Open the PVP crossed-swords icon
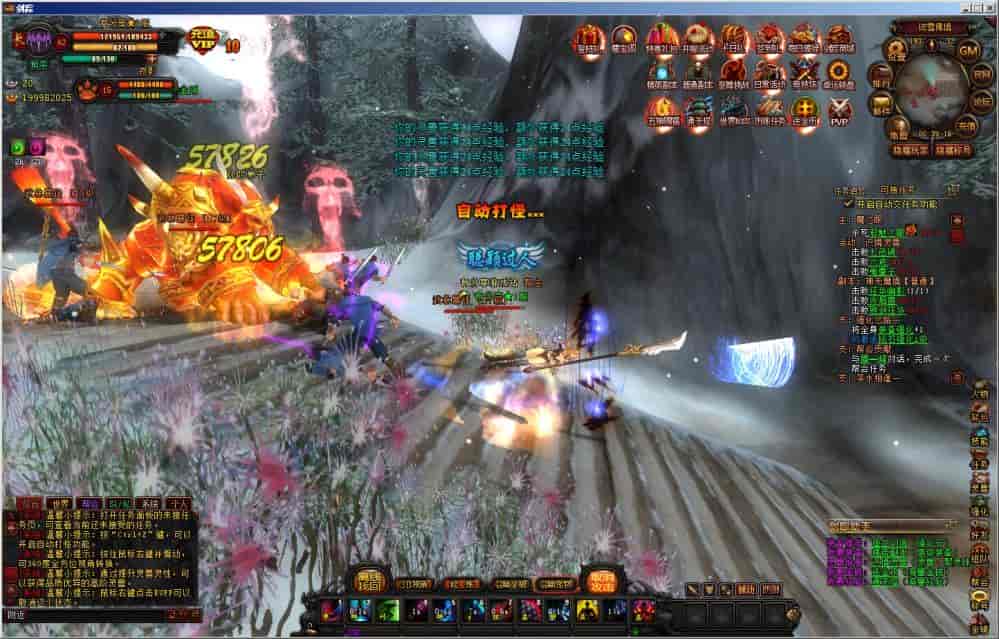Screen dimensions: 999x639 tap(838, 106)
